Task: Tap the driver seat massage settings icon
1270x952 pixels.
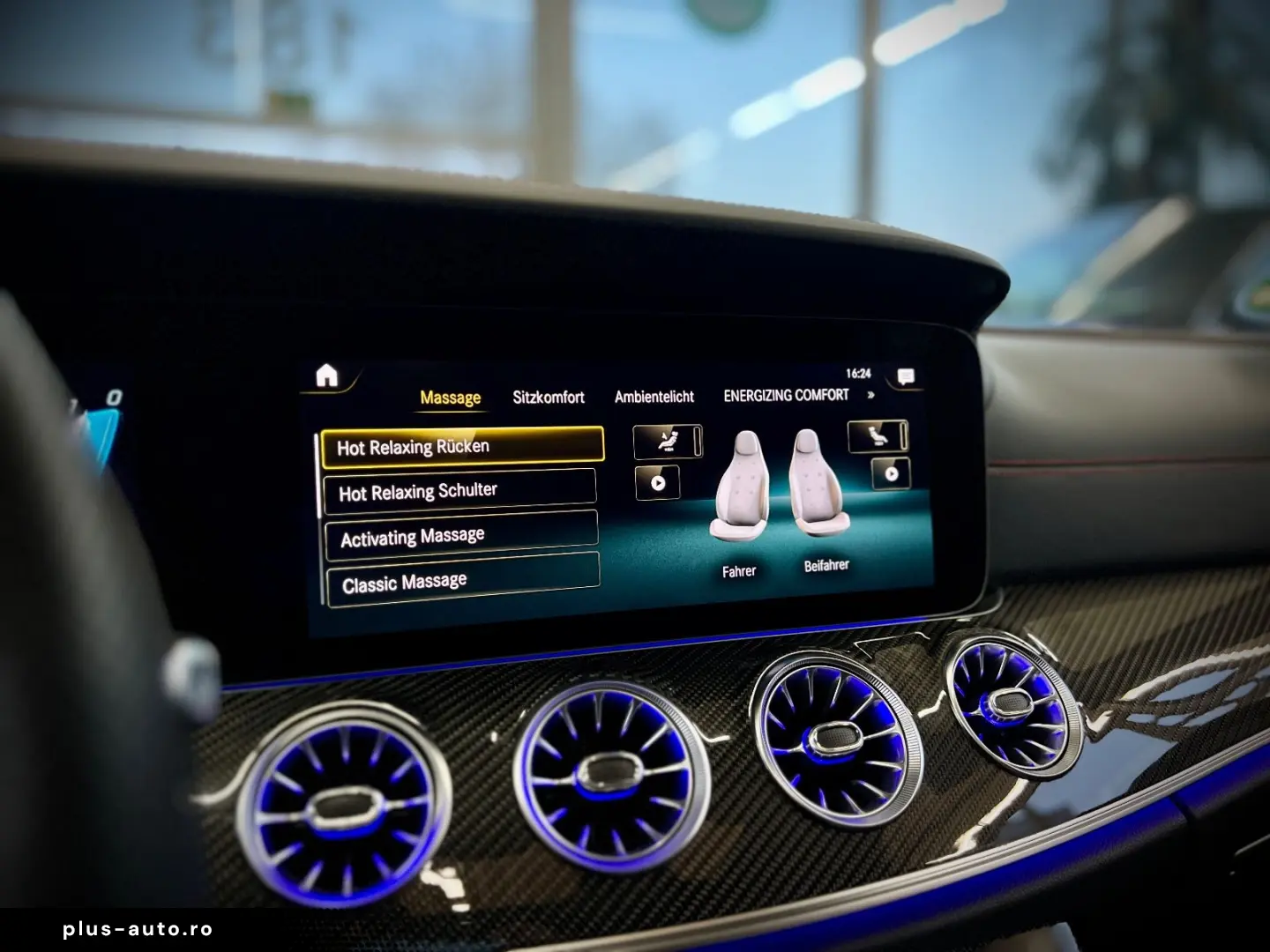Action: tap(666, 441)
